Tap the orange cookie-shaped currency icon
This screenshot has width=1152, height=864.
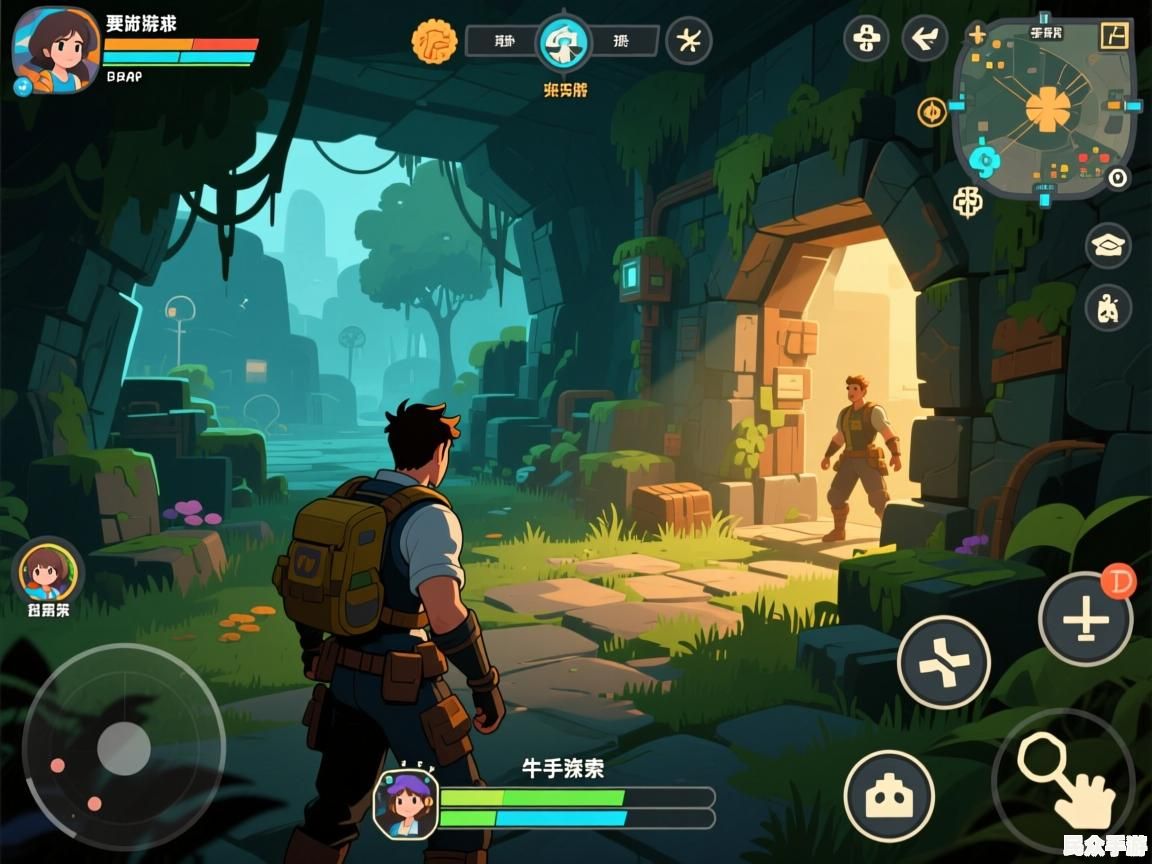434,41
